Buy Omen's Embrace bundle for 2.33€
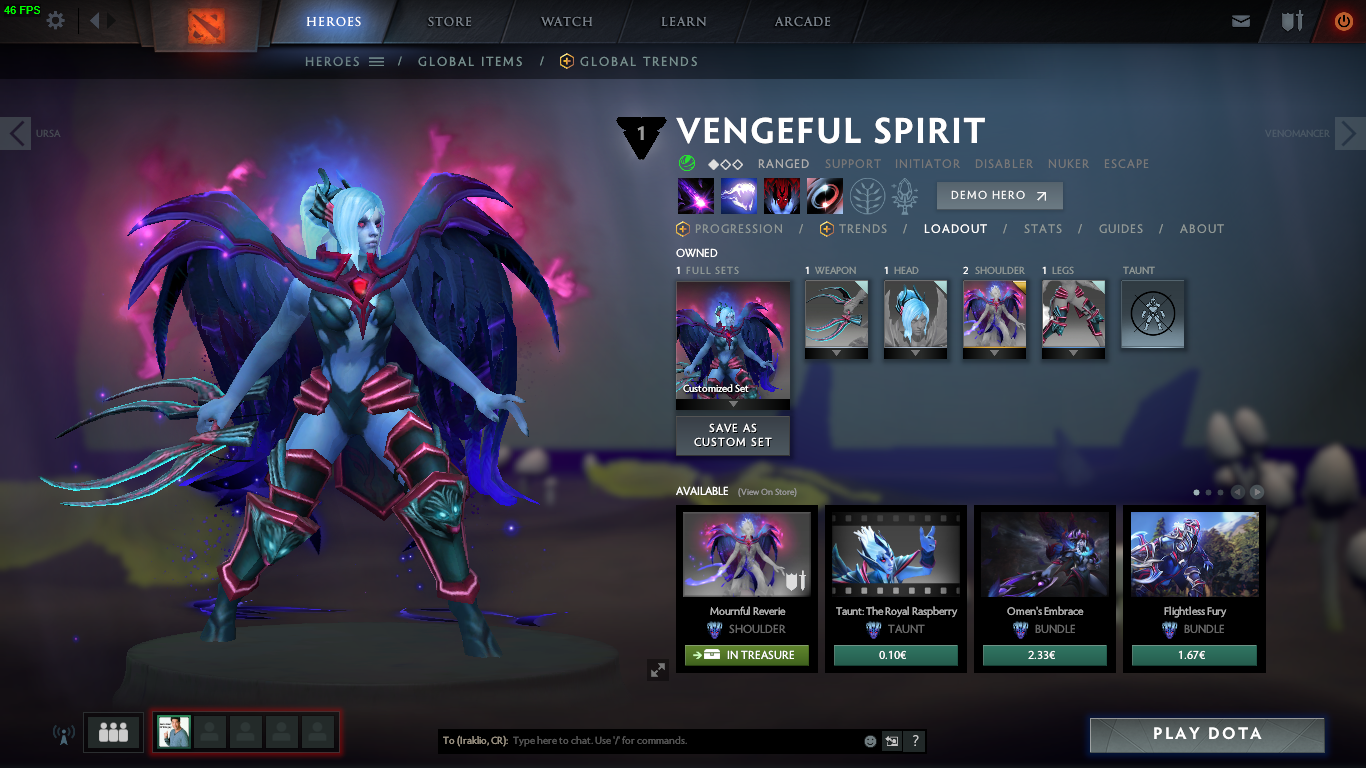1366x768 pixels. 1045,655
